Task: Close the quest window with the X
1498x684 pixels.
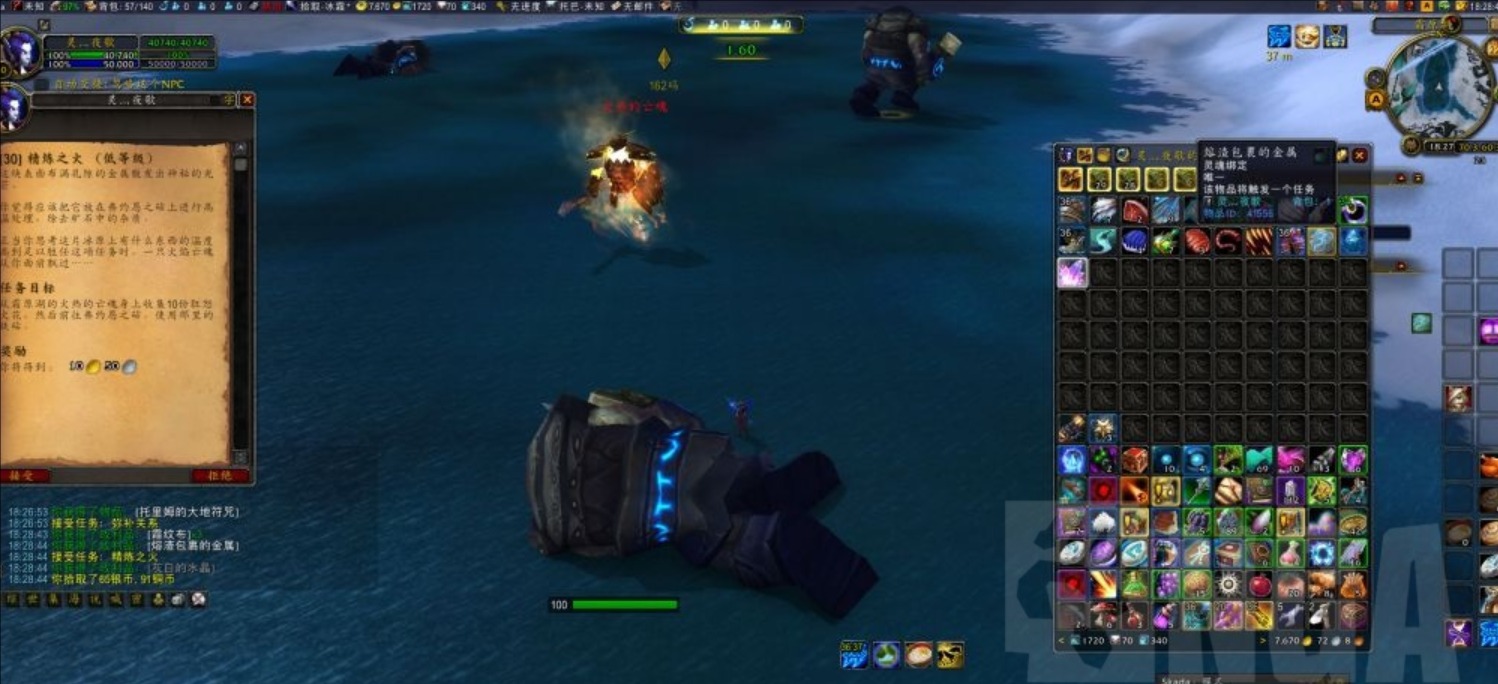Action: pyautogui.click(x=247, y=100)
